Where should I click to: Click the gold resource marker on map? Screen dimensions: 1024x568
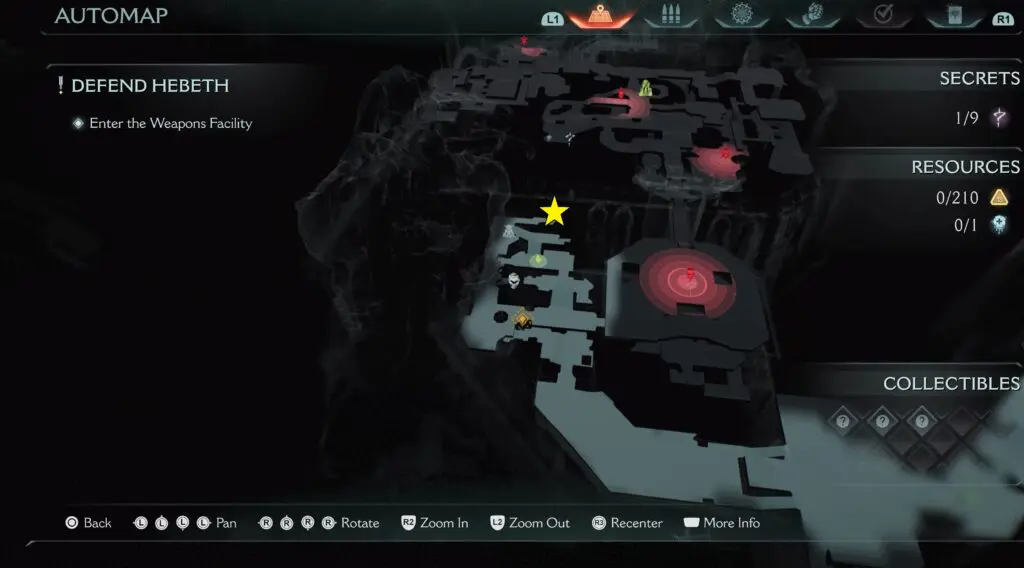pos(522,319)
